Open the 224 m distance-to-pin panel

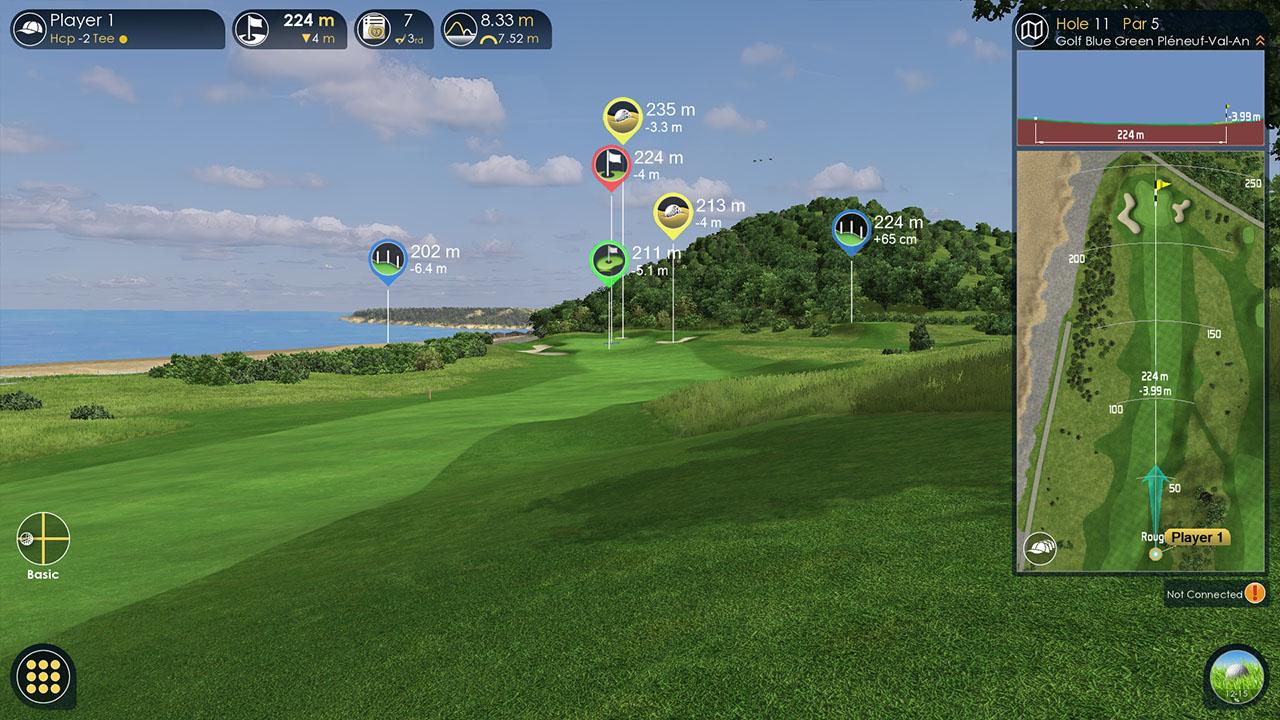point(290,29)
